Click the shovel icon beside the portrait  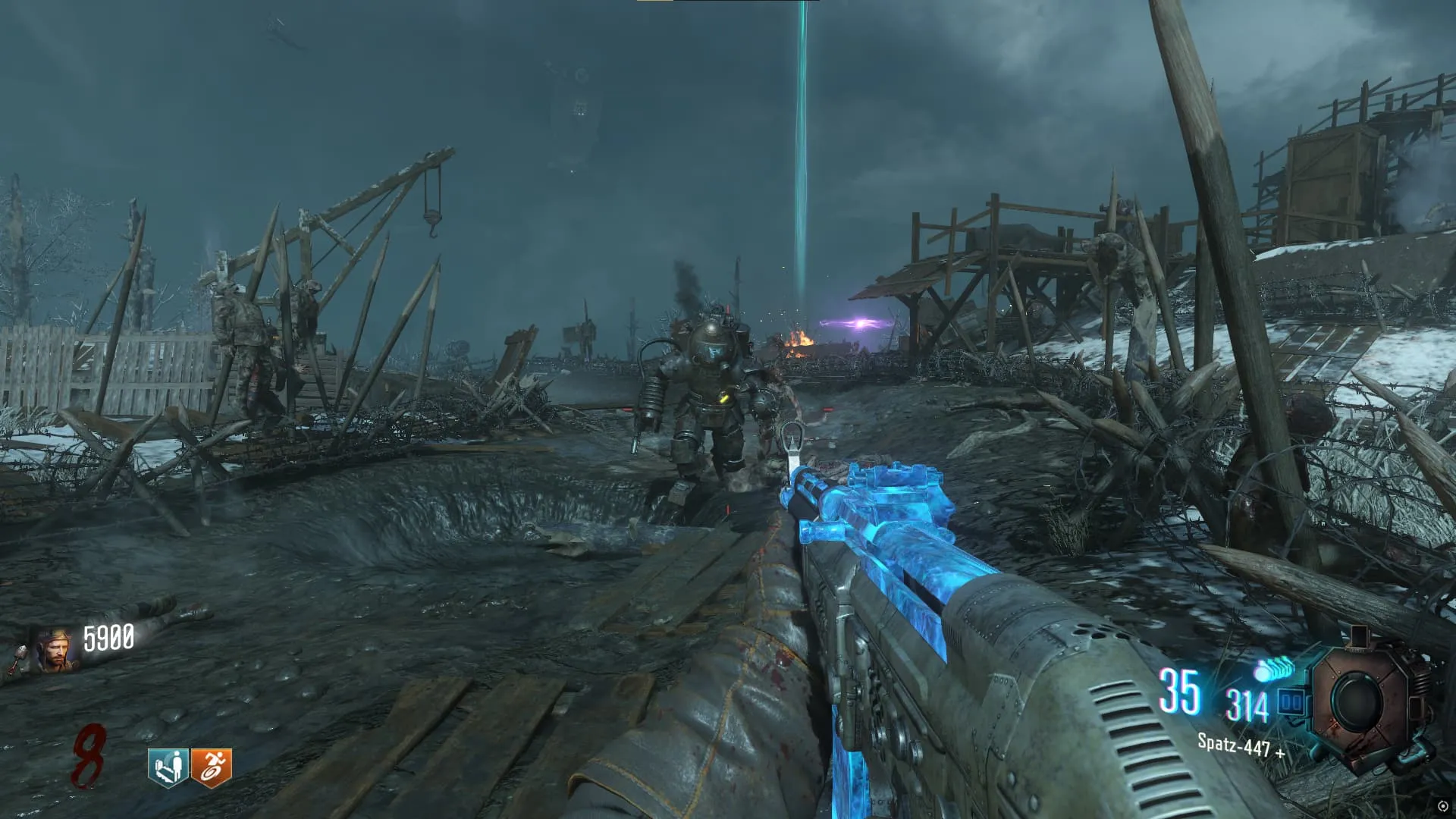pyautogui.click(x=18, y=661)
